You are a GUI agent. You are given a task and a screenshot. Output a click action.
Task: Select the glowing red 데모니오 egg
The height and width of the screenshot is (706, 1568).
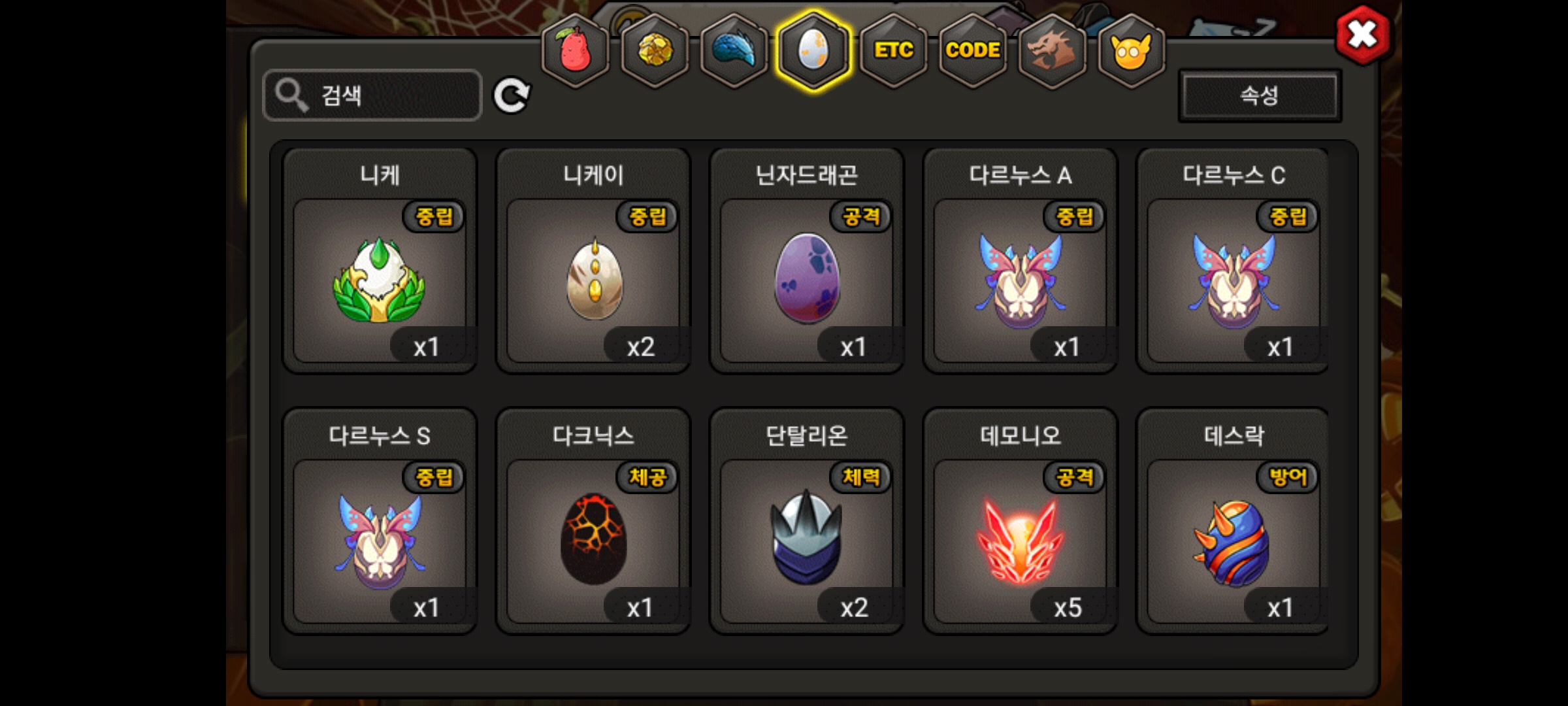[x=1020, y=540]
